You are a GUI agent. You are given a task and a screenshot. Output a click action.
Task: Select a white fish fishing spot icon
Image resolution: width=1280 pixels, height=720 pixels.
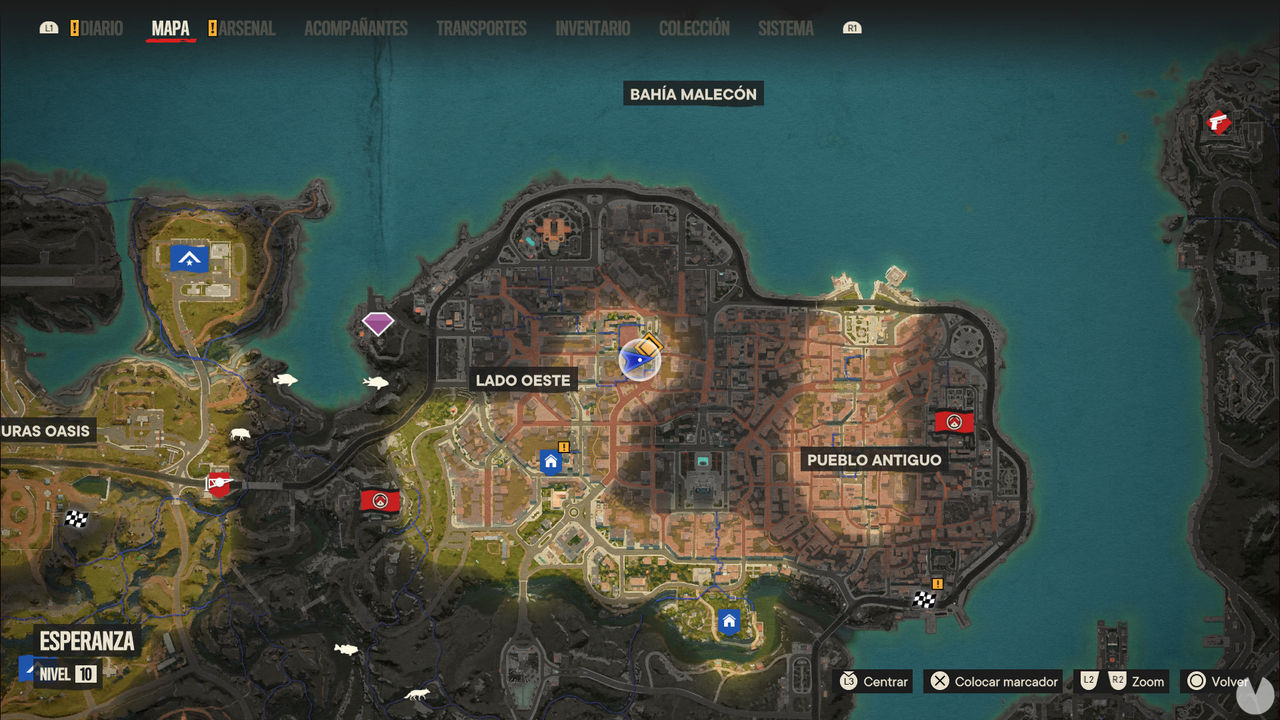pos(285,378)
